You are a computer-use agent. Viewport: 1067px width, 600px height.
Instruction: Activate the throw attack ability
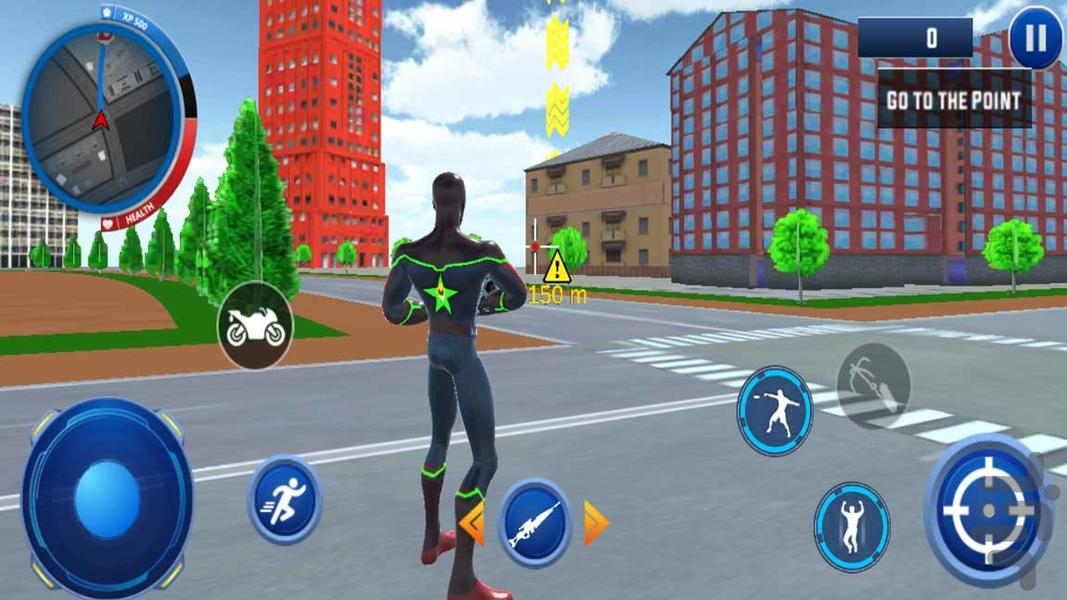tap(774, 411)
